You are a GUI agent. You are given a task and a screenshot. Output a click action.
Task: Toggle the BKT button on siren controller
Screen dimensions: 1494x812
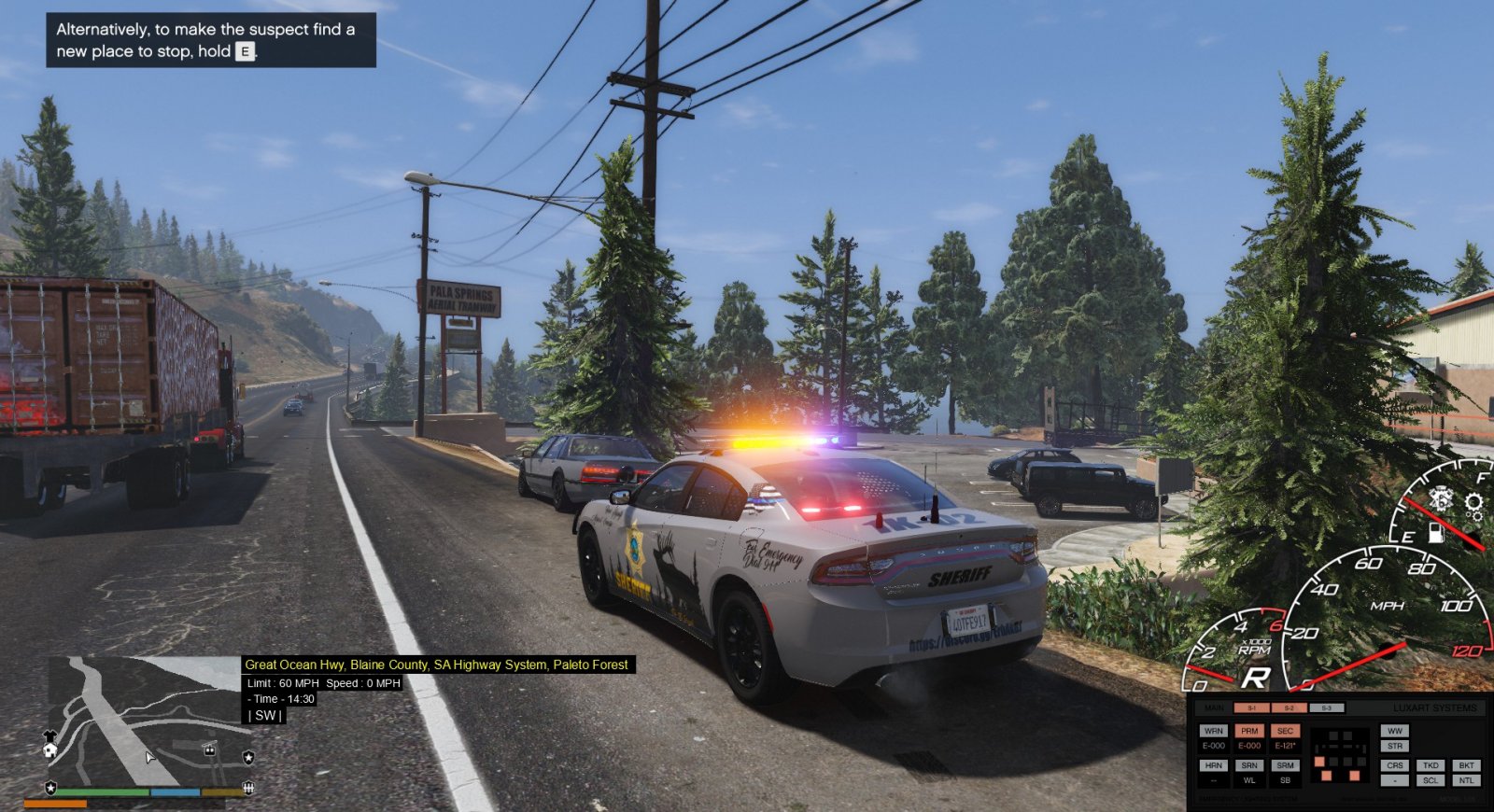[x=1466, y=765]
